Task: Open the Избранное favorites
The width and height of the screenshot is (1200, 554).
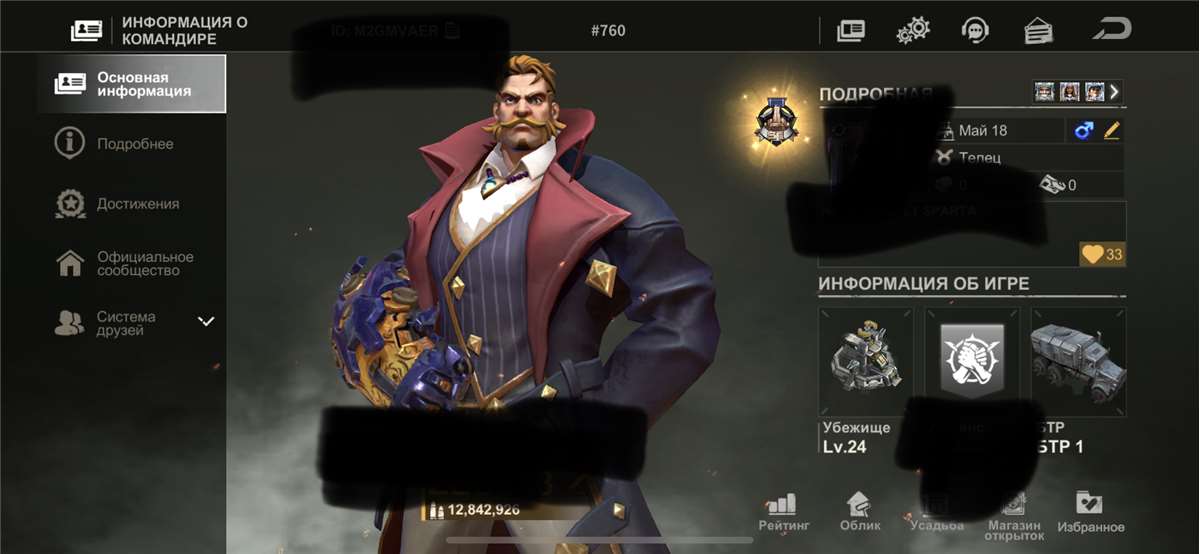Action: (1089, 511)
